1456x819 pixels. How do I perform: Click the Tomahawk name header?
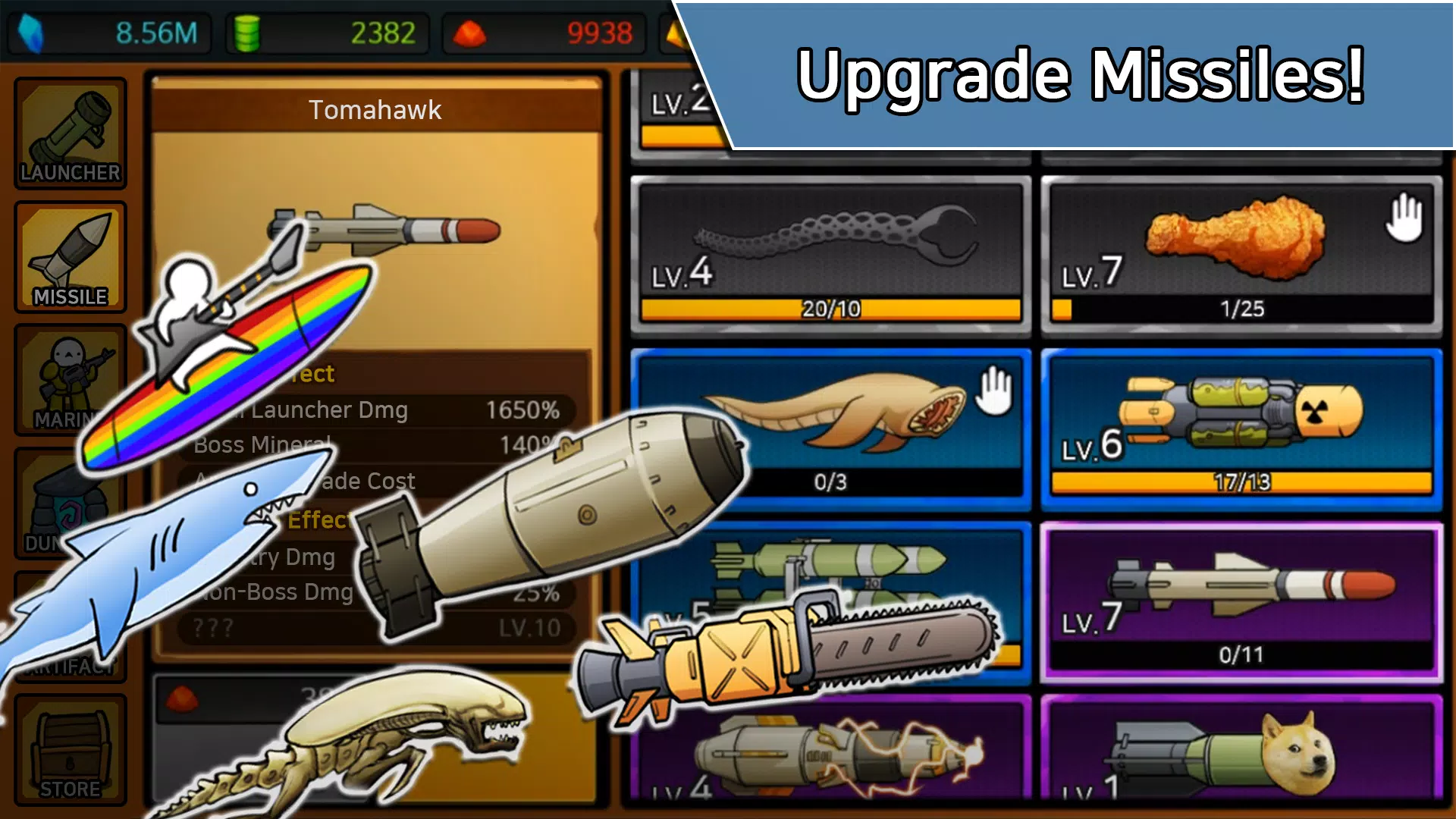tap(375, 108)
